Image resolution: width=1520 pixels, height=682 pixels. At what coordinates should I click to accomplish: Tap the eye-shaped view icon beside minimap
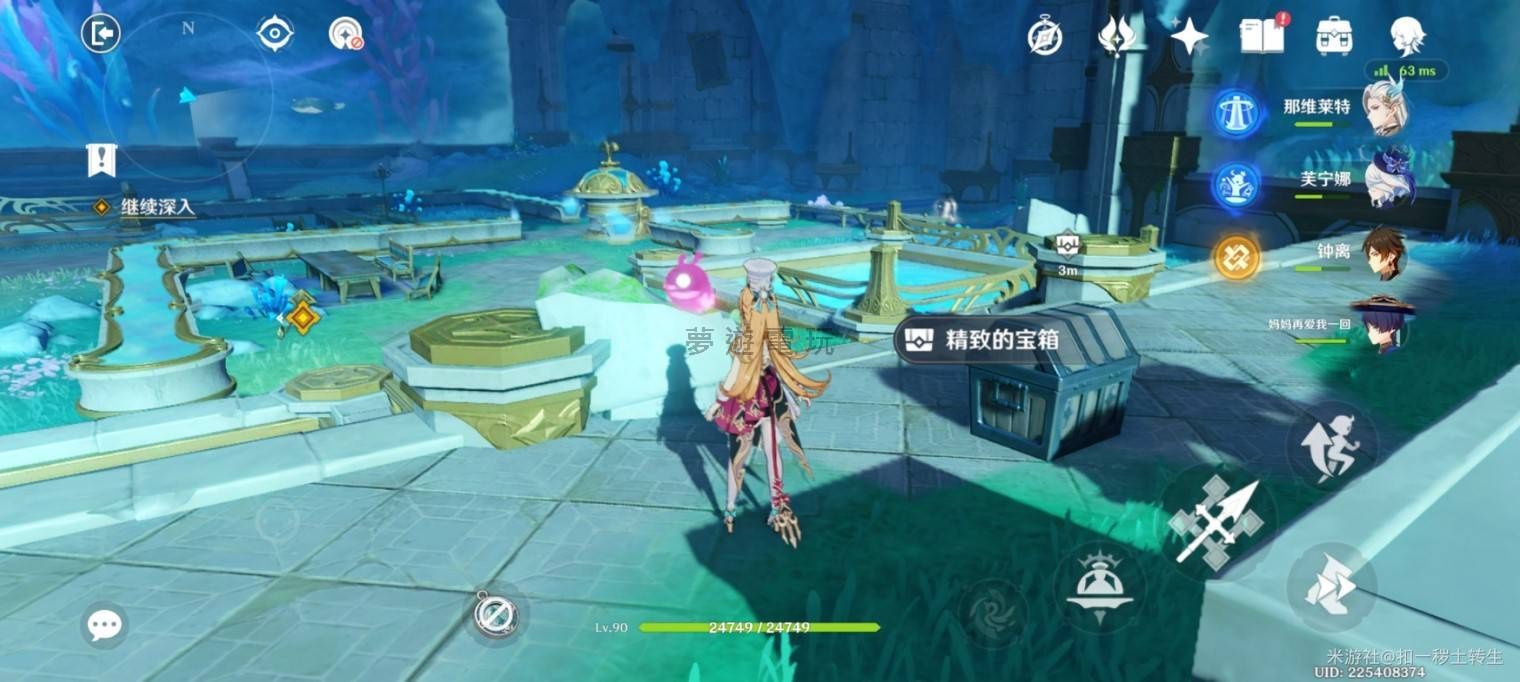(x=274, y=34)
